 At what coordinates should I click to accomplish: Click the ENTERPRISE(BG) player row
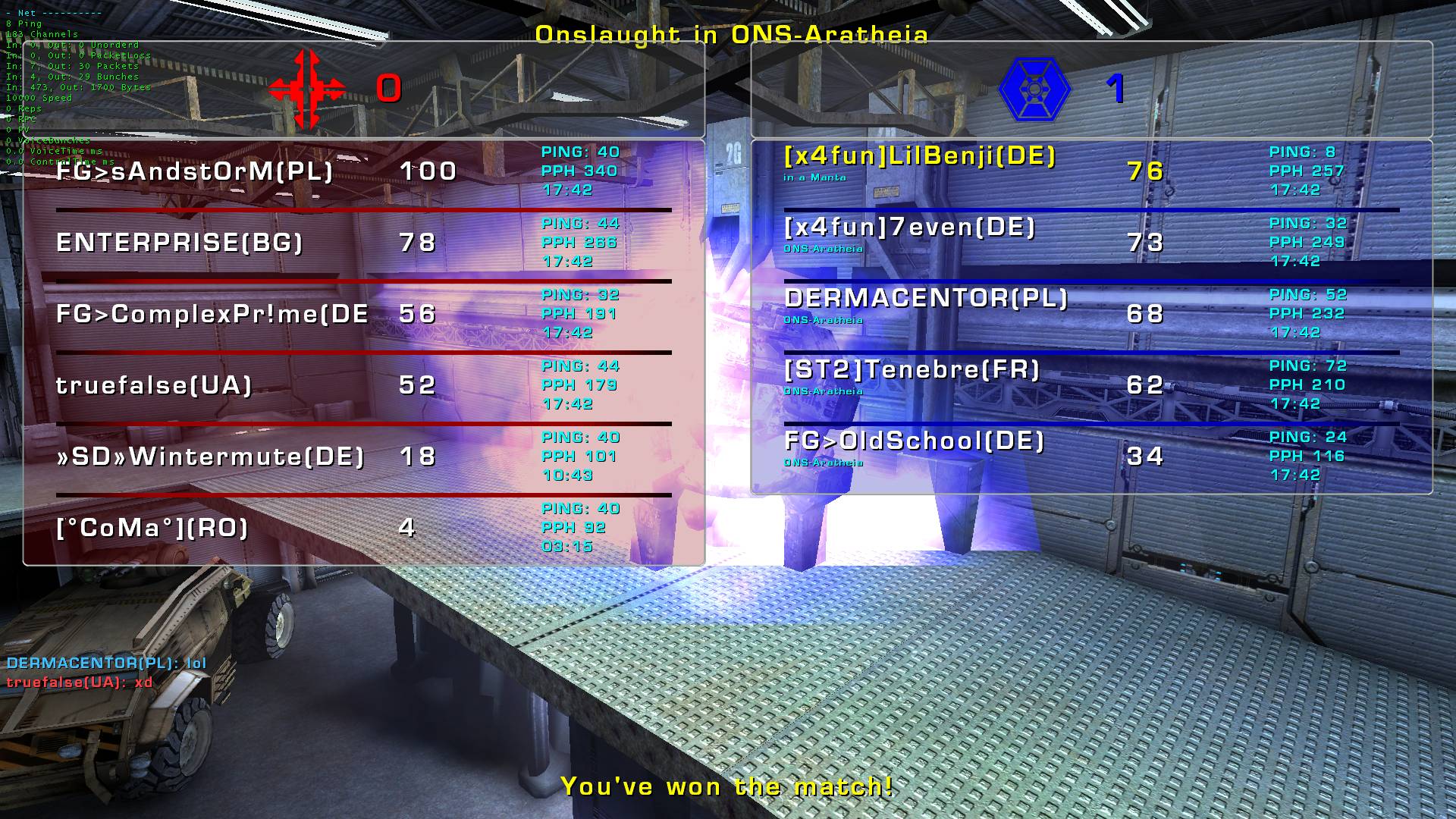pyautogui.click(x=180, y=243)
